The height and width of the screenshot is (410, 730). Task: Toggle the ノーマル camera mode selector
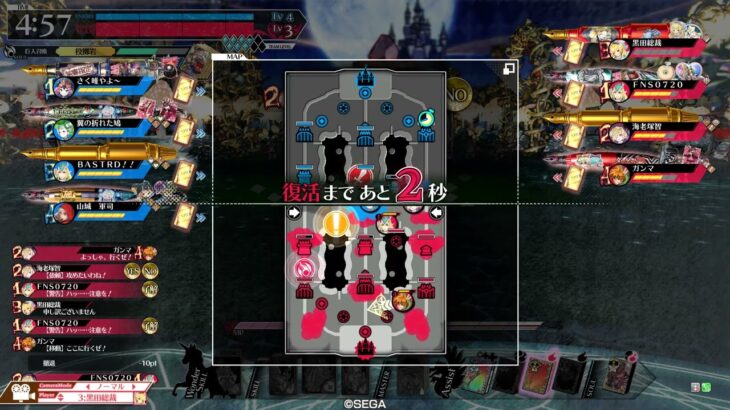(x=108, y=385)
